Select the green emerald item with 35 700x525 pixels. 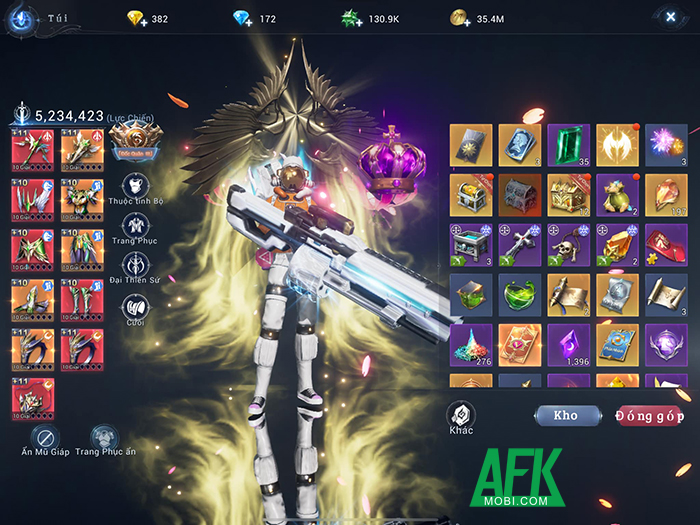coord(569,145)
